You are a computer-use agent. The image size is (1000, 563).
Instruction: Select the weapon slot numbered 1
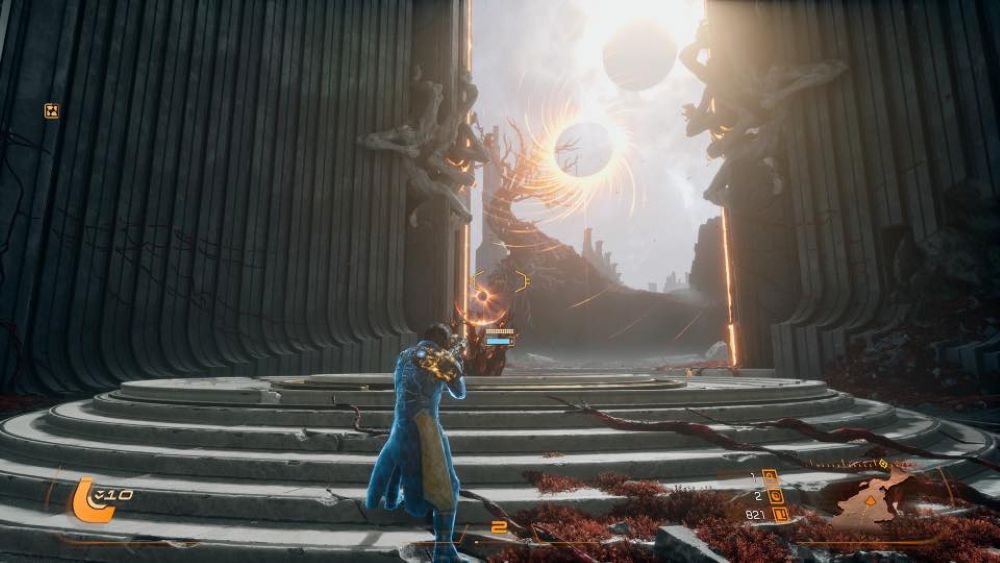coord(769,475)
